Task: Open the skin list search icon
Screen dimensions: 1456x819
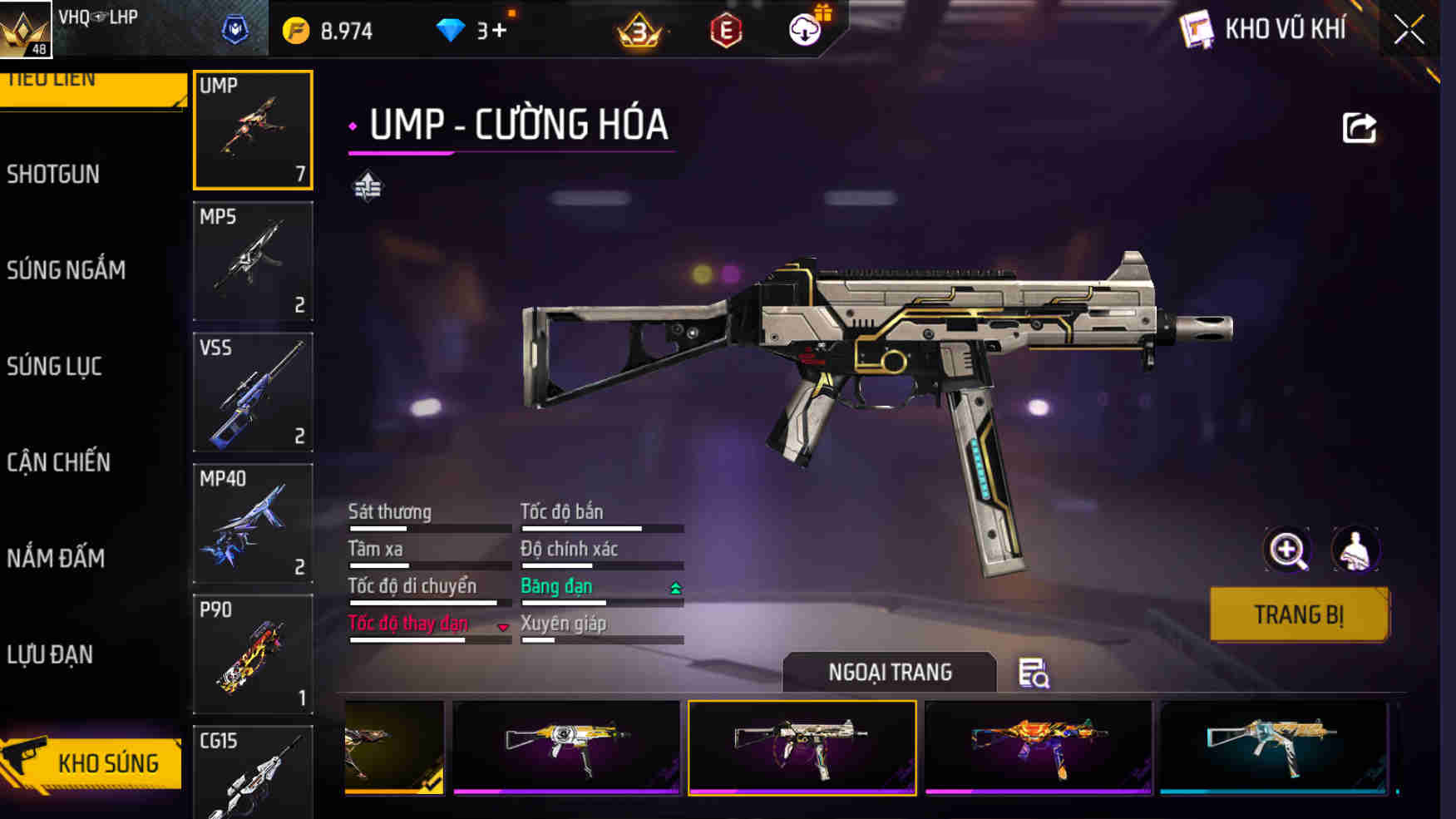Action: pyautogui.click(x=1034, y=673)
